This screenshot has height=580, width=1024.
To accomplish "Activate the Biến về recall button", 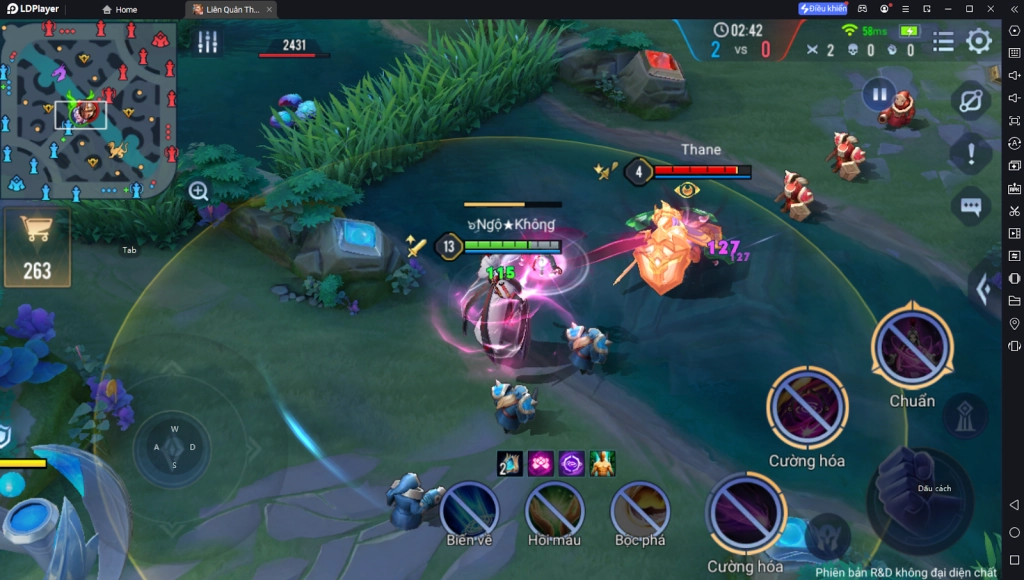I will 469,508.
